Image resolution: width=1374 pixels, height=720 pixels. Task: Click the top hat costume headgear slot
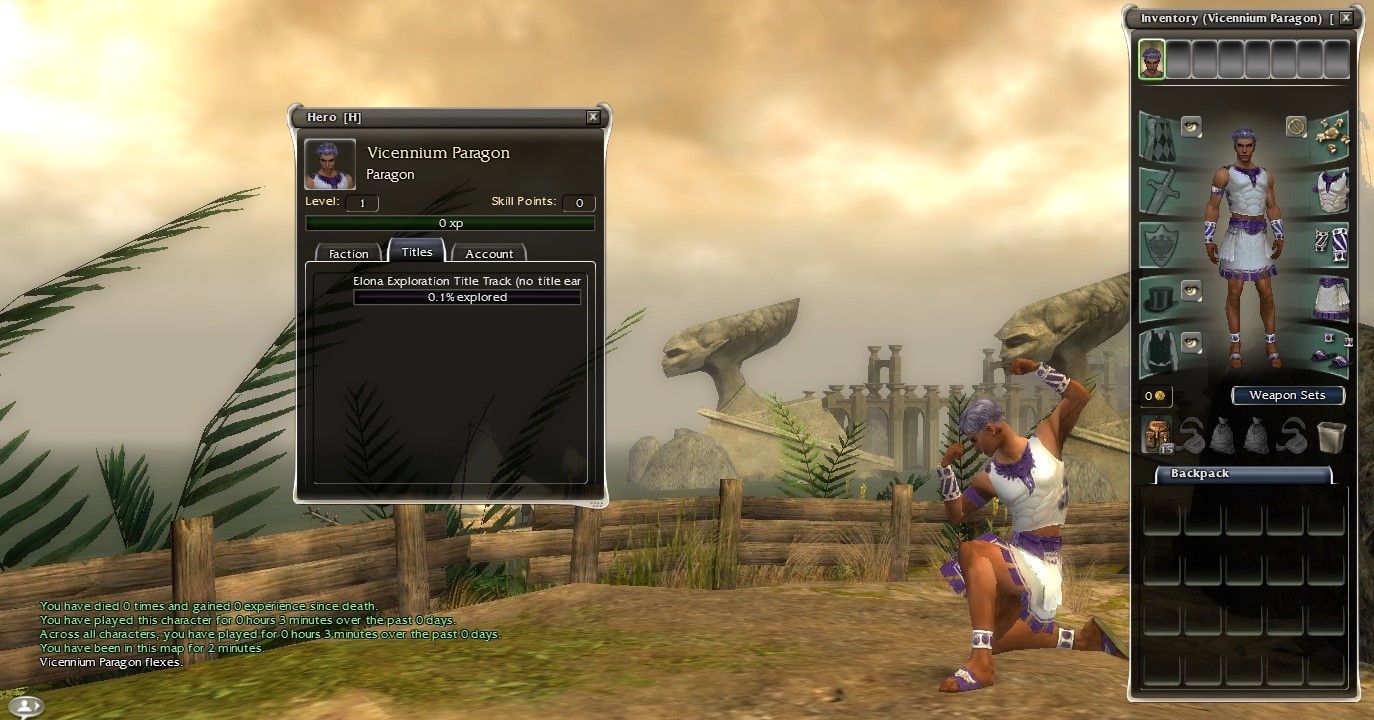click(x=1159, y=299)
